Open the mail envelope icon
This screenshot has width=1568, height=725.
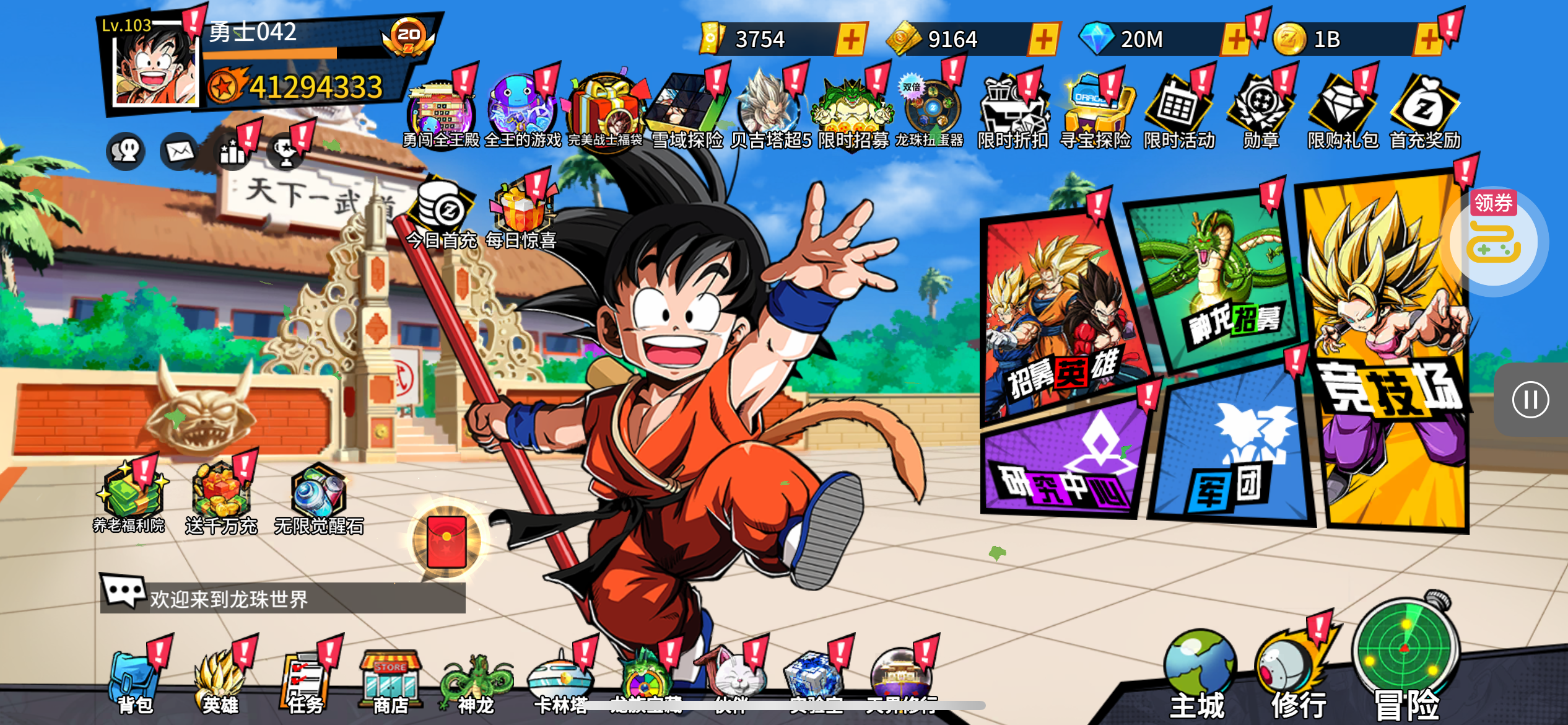(x=180, y=151)
